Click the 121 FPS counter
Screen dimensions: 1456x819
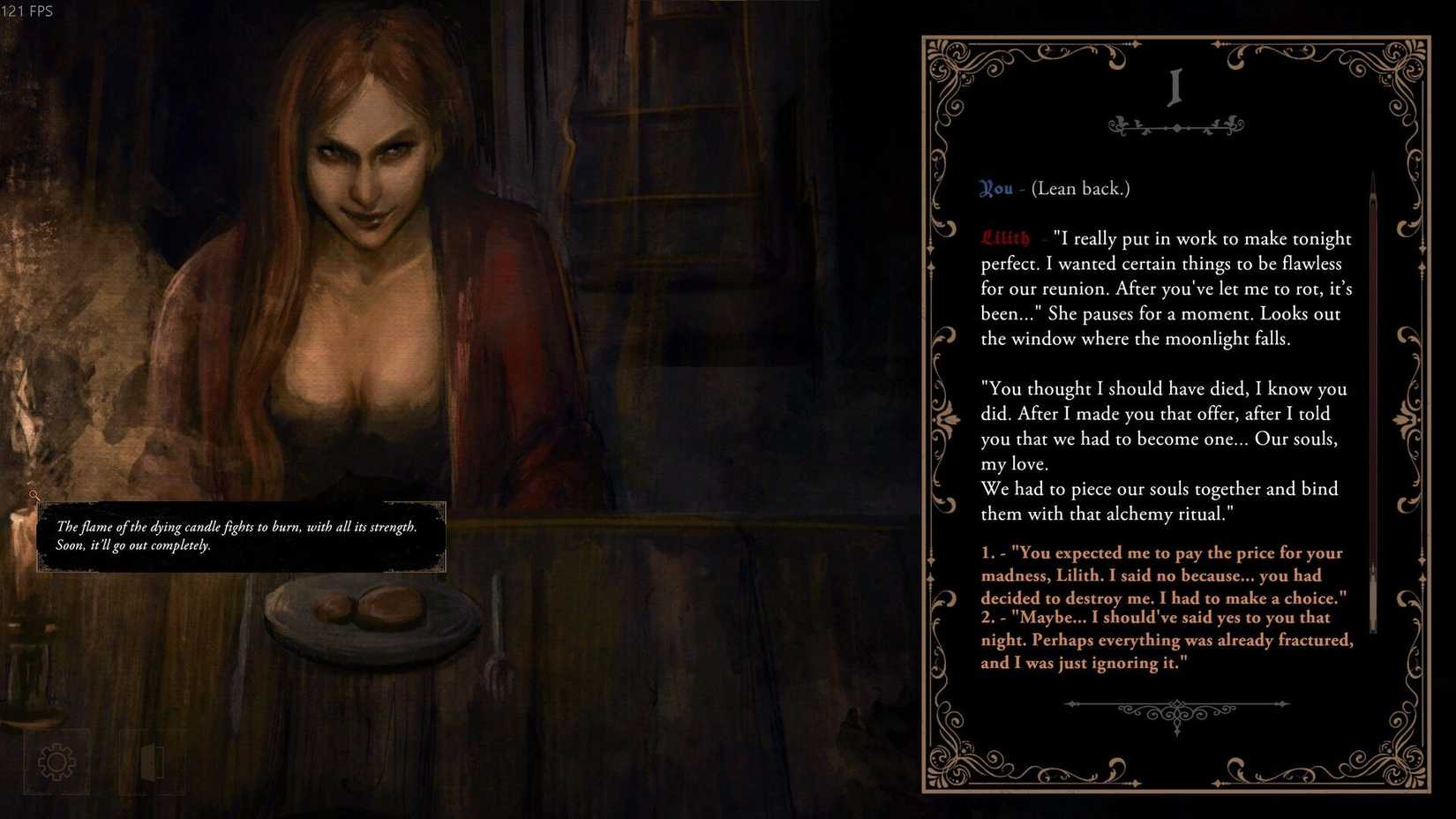click(x=27, y=11)
